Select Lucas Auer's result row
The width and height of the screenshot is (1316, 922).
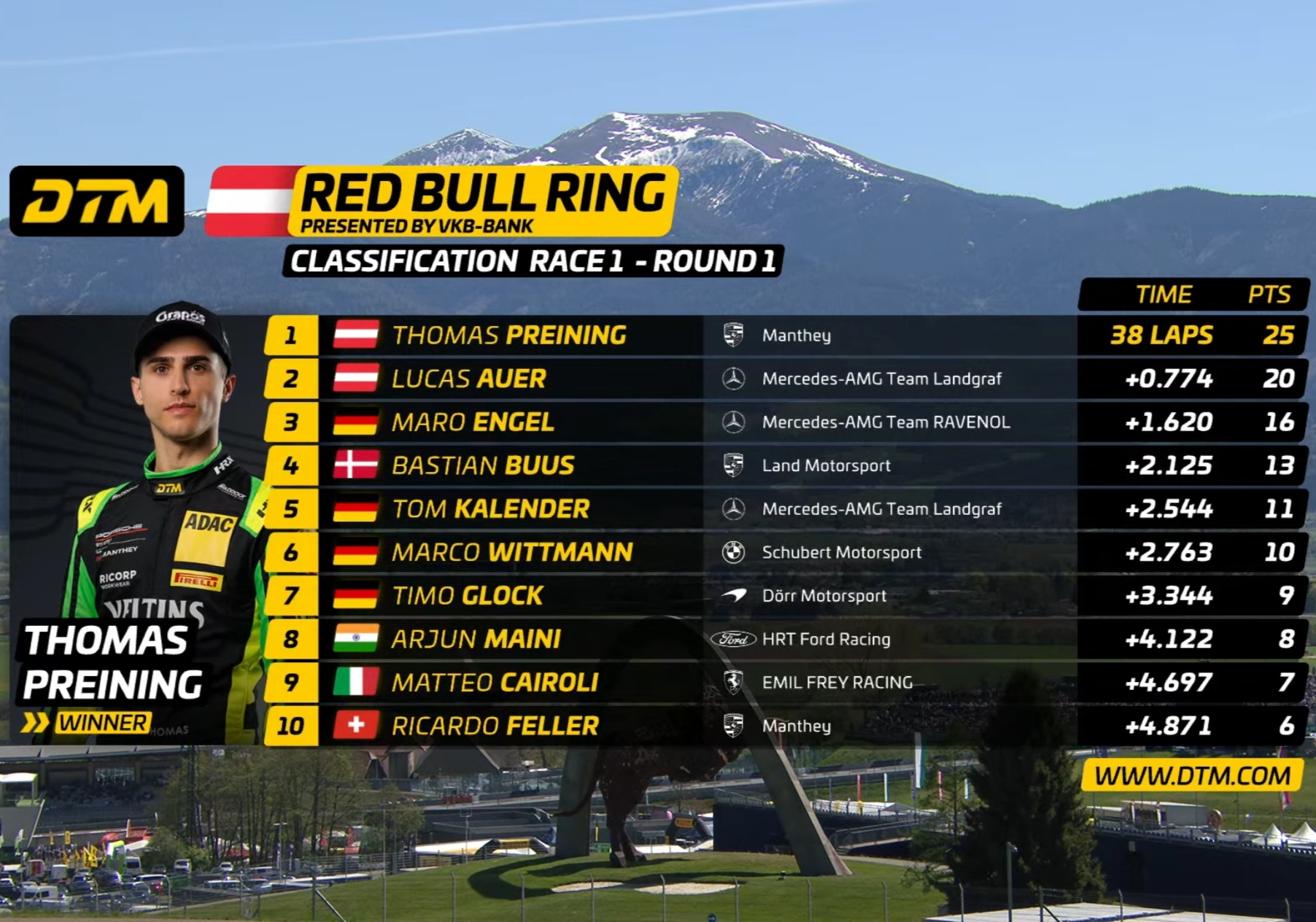coord(469,379)
